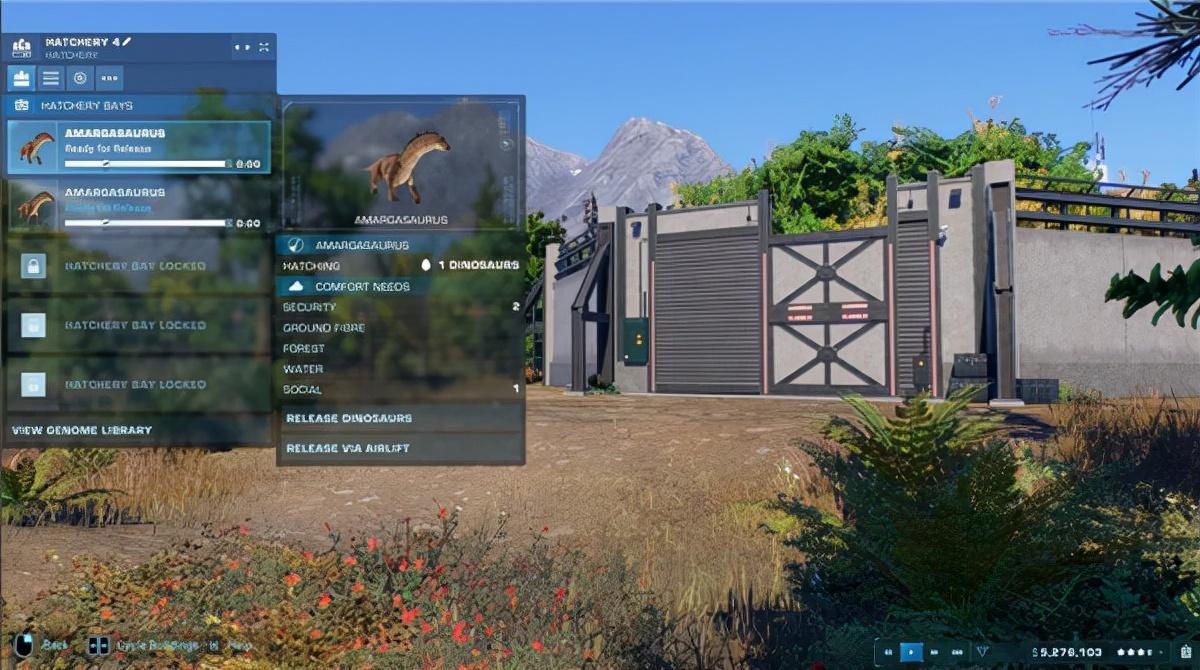Viewport: 1200px width, 670px height.
Task: Open the list lines tab
Action: [51, 78]
